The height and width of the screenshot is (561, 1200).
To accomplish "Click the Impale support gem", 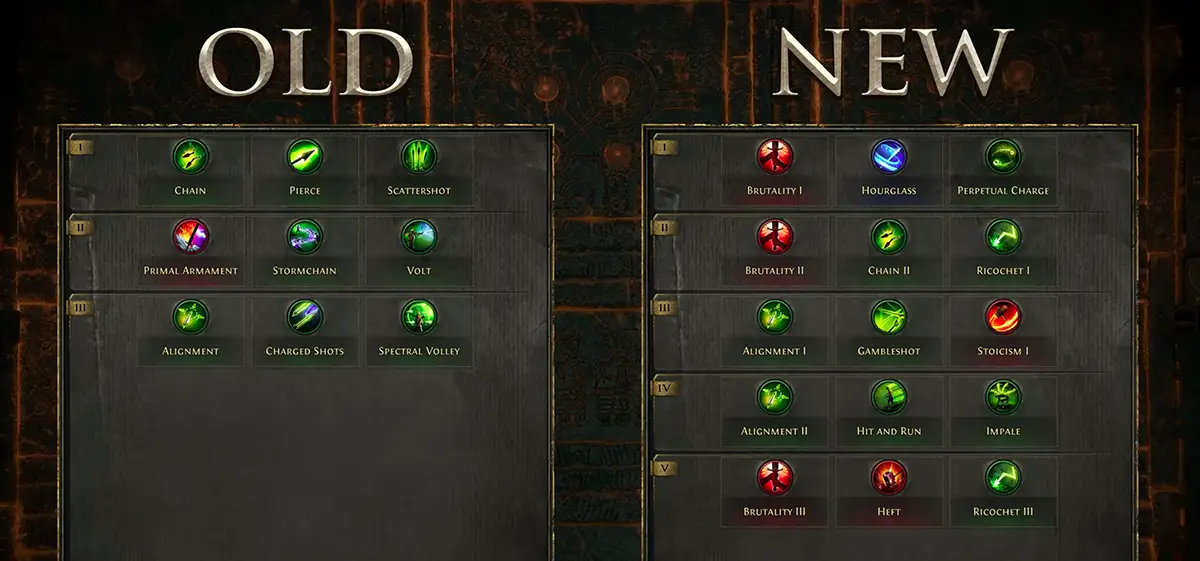I will pos(1003,397).
